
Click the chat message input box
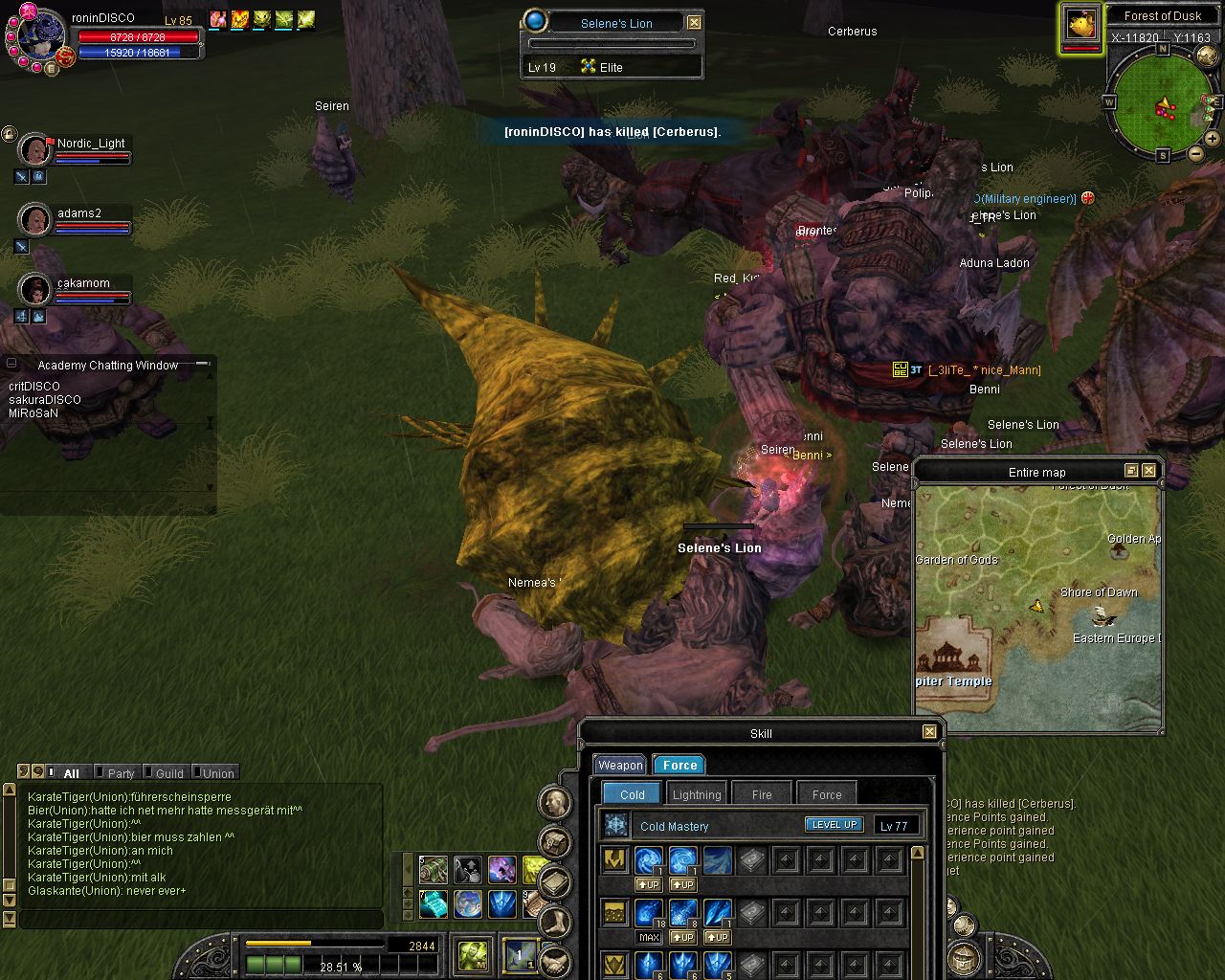tap(201, 920)
